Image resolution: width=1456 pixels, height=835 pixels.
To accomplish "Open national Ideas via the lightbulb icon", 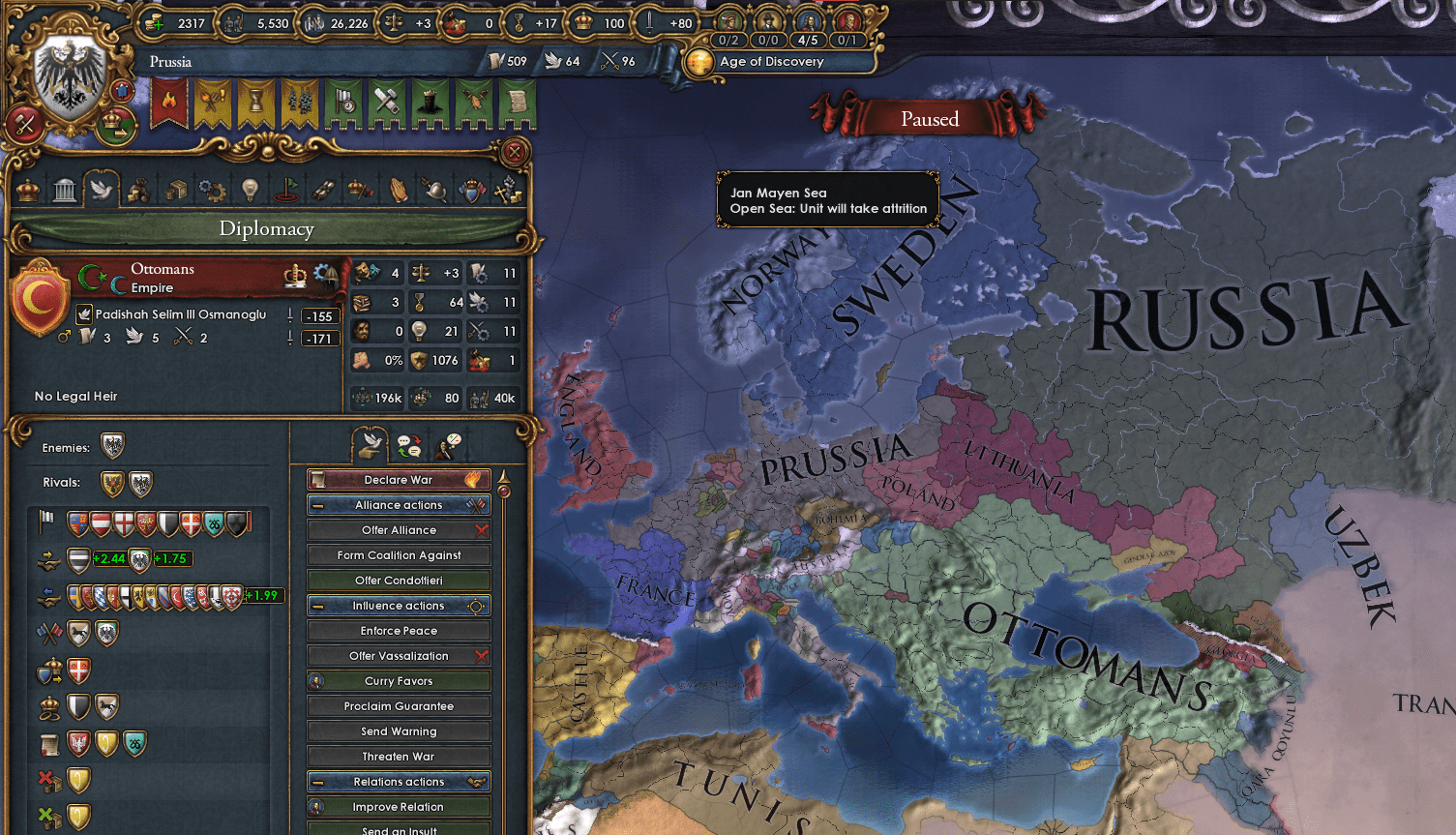I will (x=249, y=190).
